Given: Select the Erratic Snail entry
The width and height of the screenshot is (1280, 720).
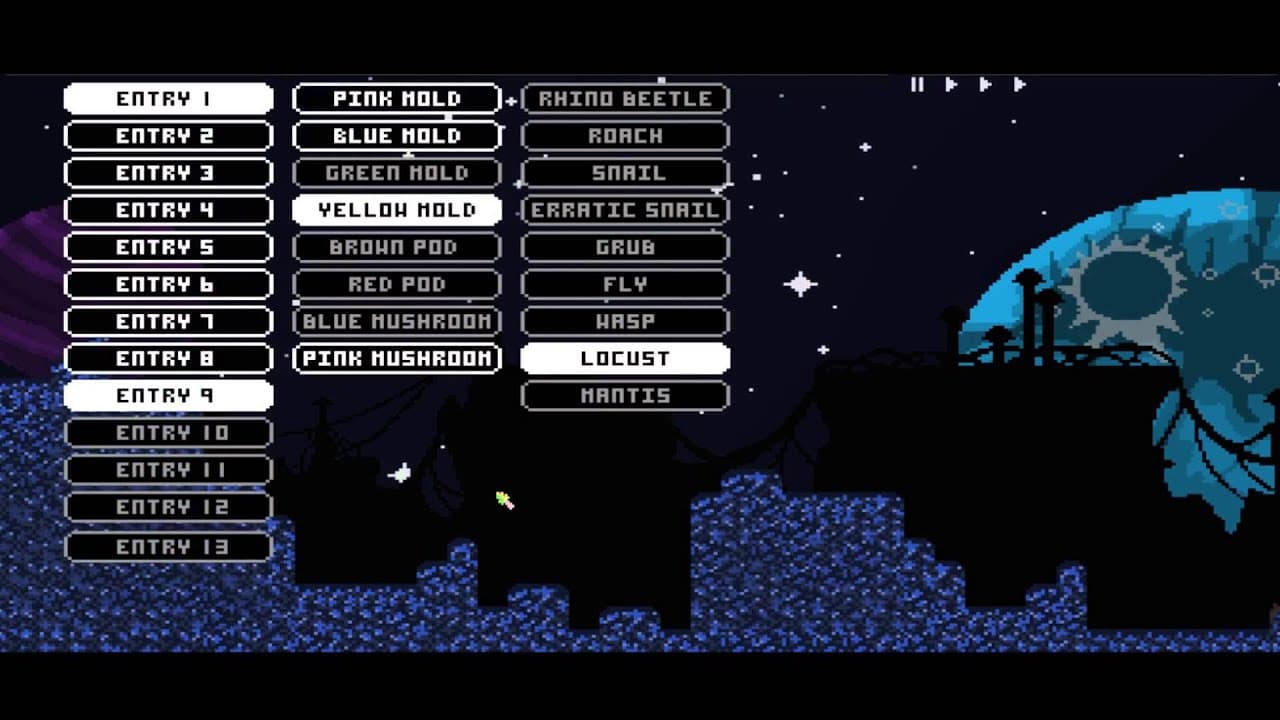Looking at the screenshot, I should coord(625,210).
